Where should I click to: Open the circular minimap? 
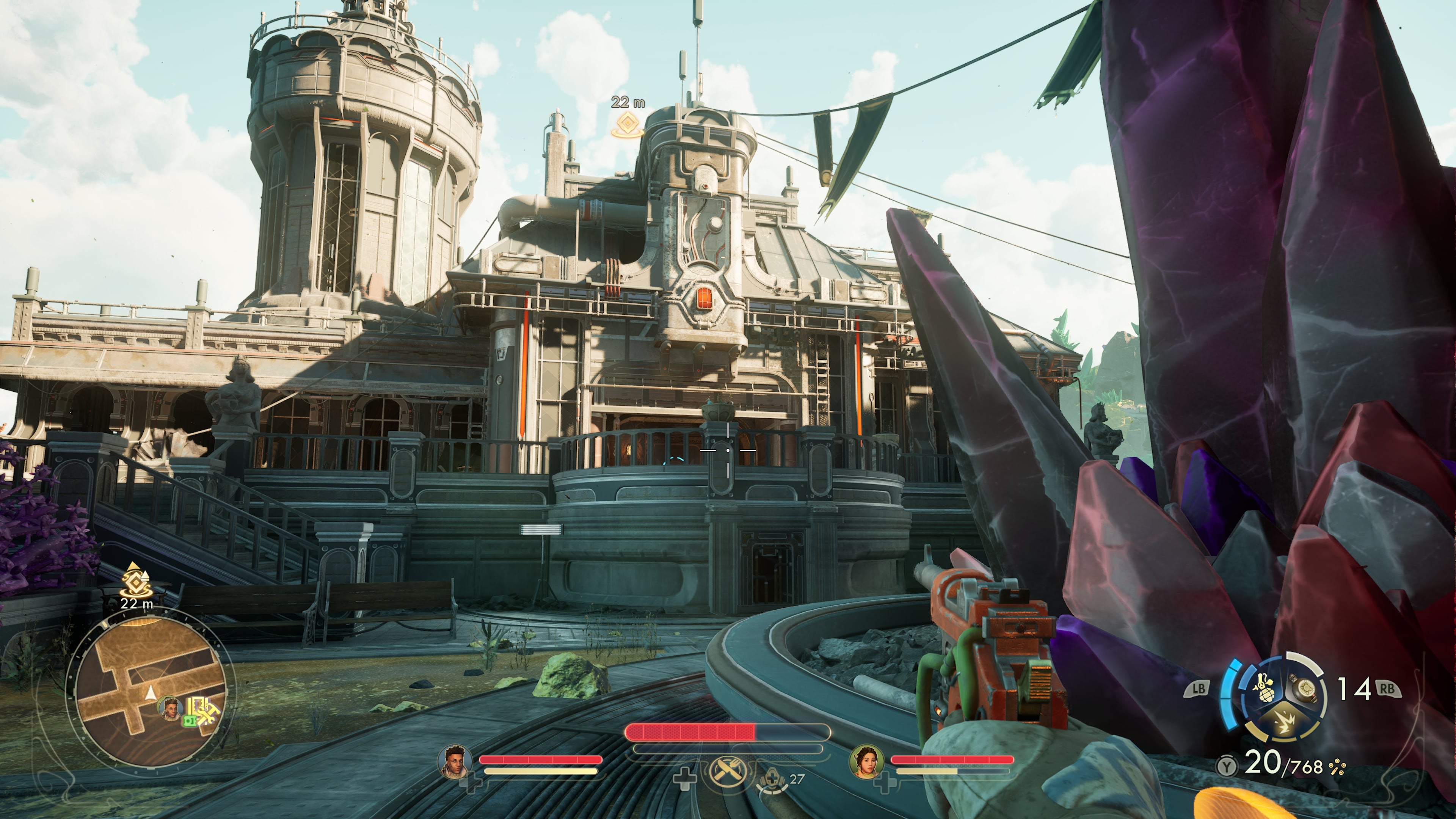pyautogui.click(x=150, y=691)
